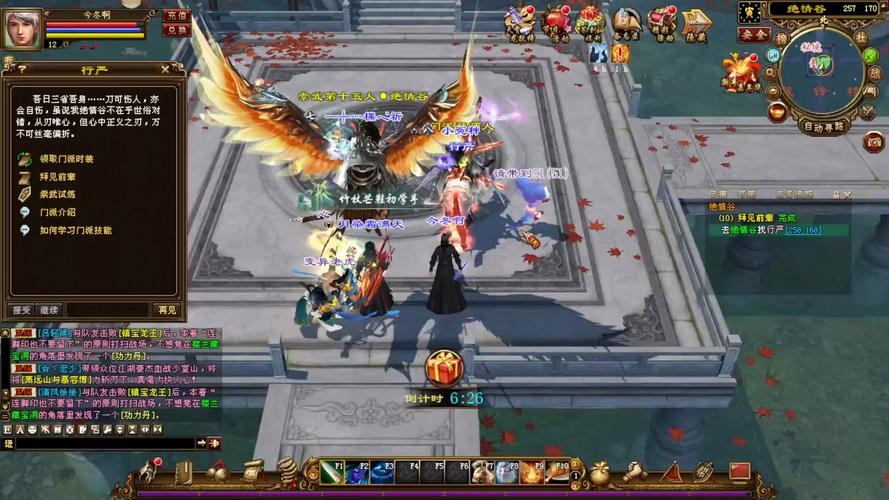The image size is (889, 500).
Task: Toggle the red 安全 mode button
Action: (753, 34)
